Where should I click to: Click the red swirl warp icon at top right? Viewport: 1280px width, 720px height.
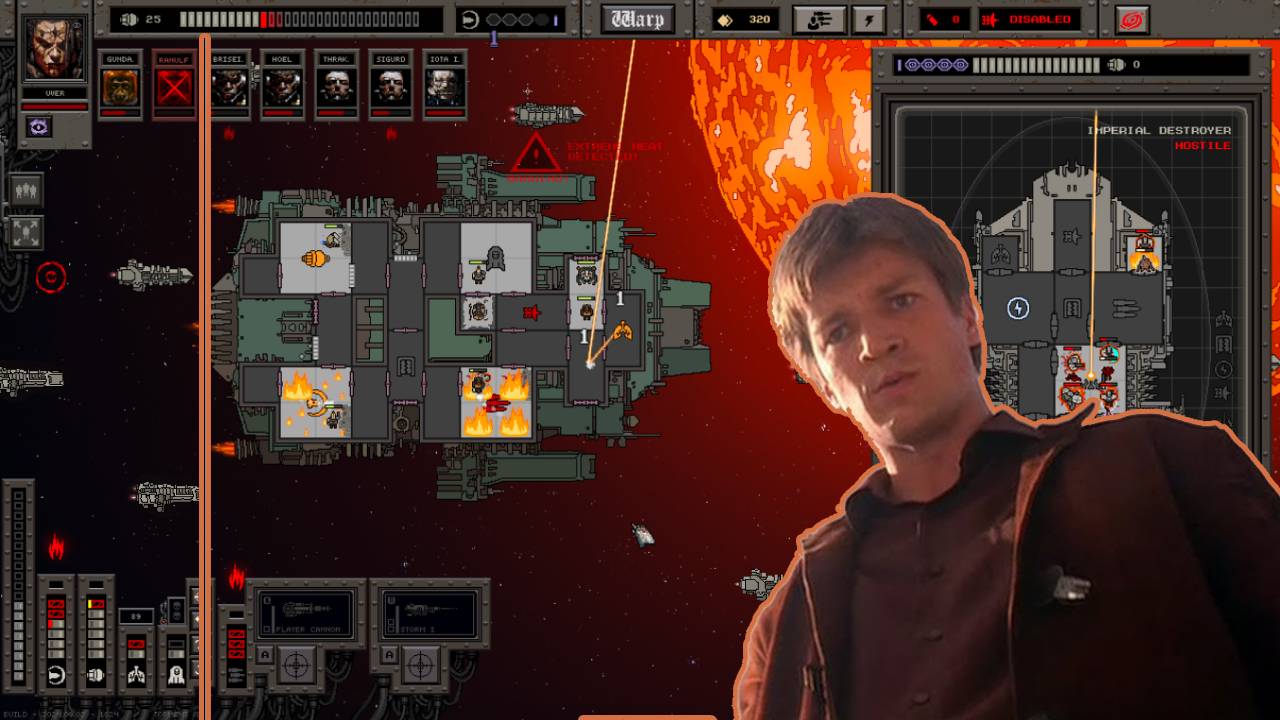[x=1131, y=18]
